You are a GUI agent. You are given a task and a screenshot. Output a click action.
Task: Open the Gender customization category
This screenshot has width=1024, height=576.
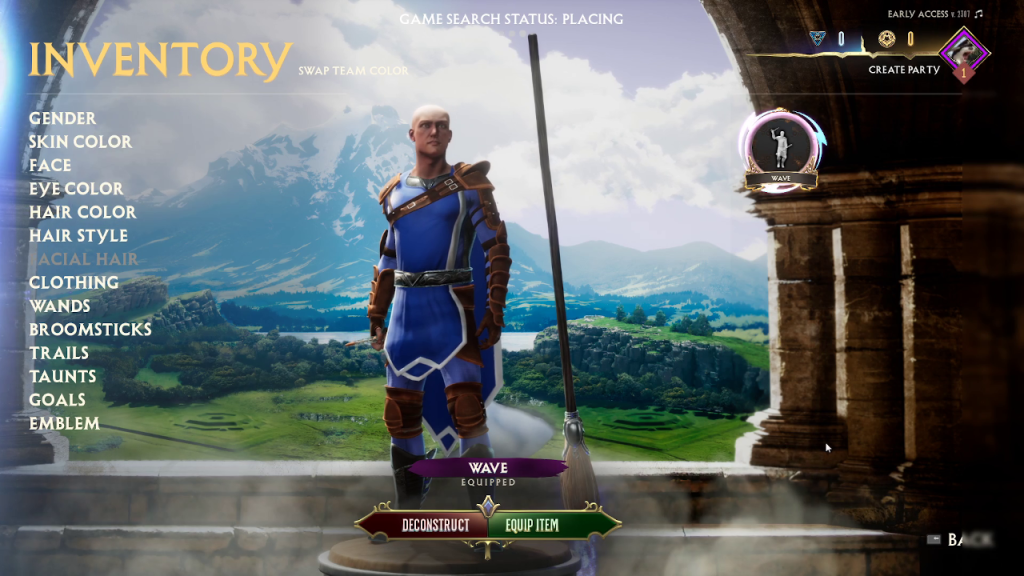point(62,118)
